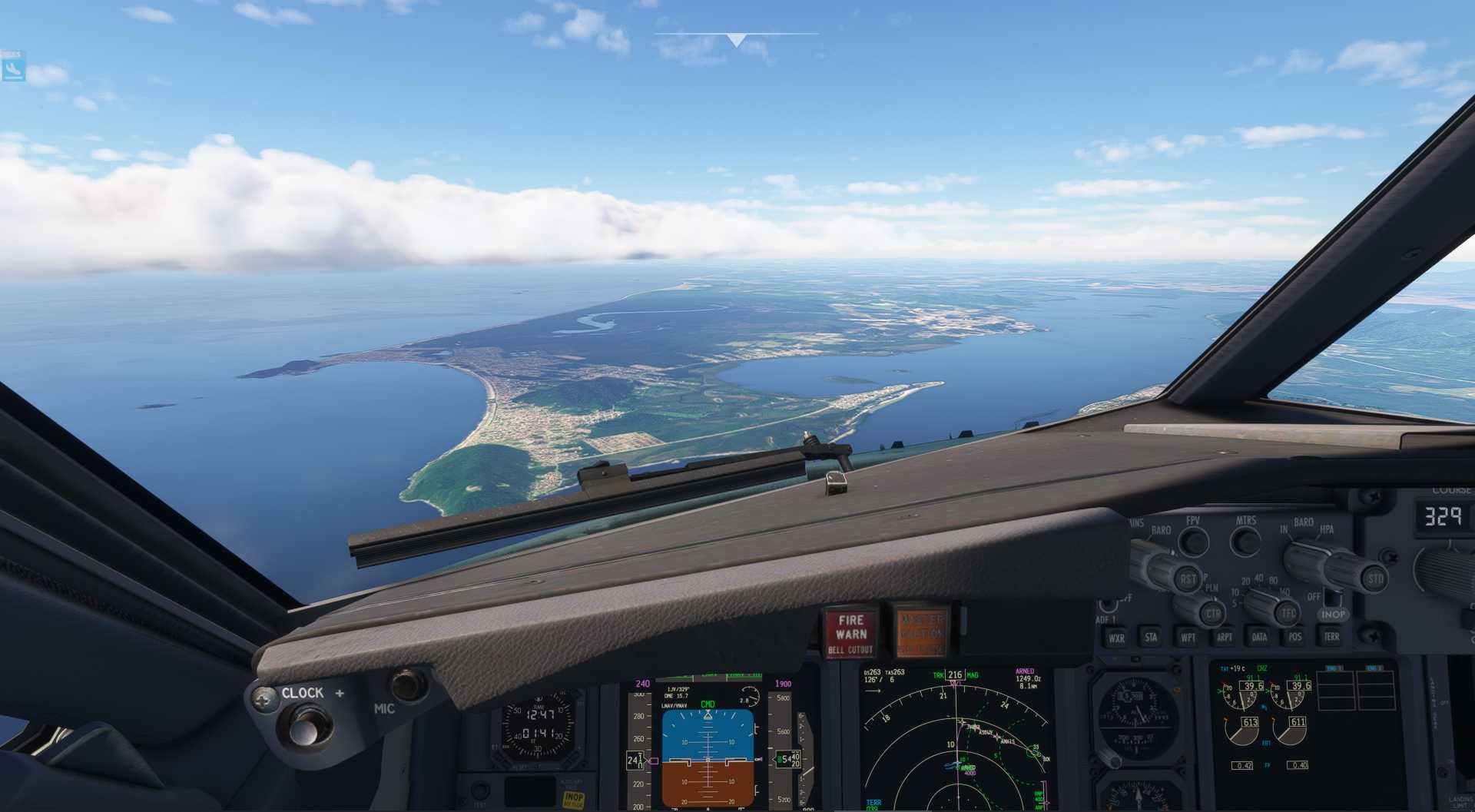The width and height of the screenshot is (1475, 812).
Task: Set standard pressure with the STD button
Action: click(1375, 578)
